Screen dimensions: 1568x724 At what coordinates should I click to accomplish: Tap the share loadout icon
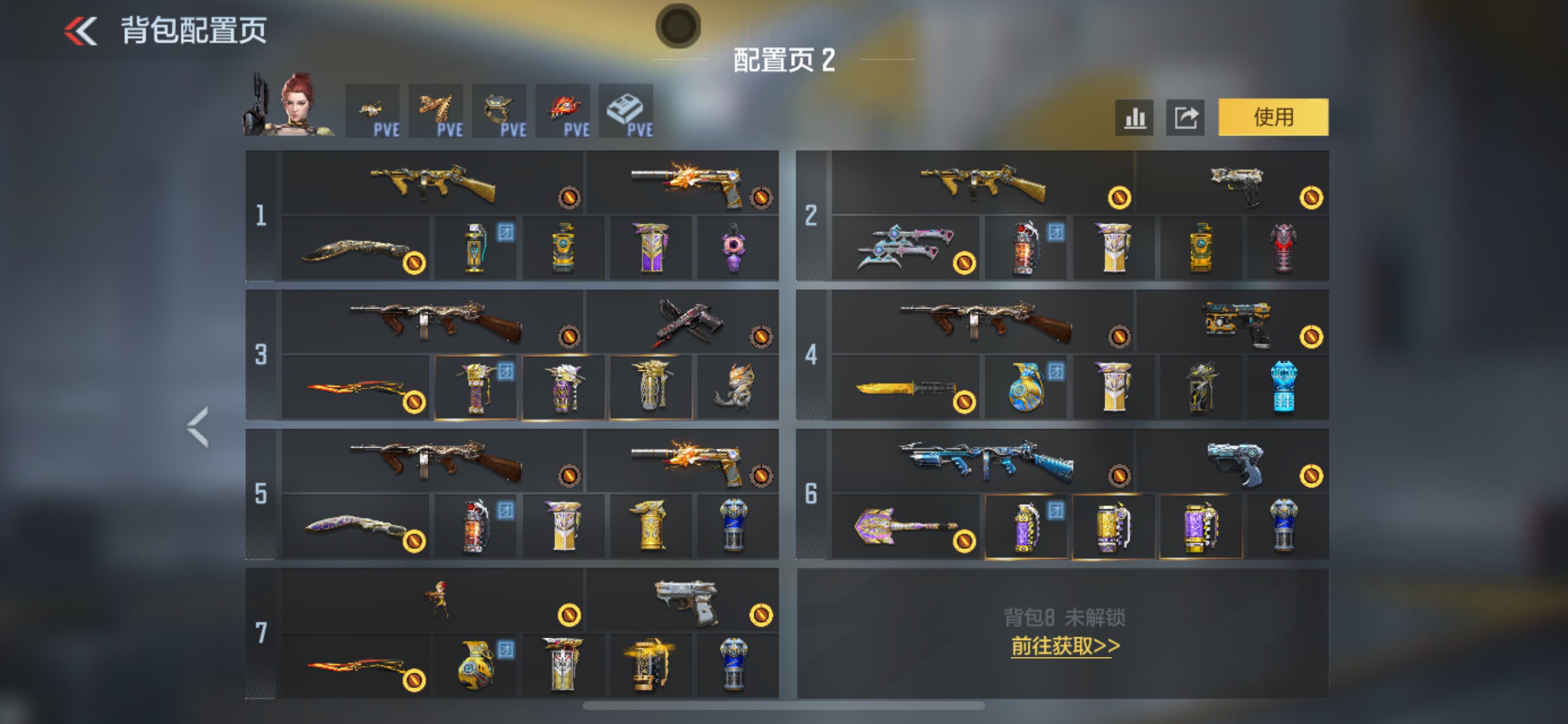click(x=1185, y=117)
